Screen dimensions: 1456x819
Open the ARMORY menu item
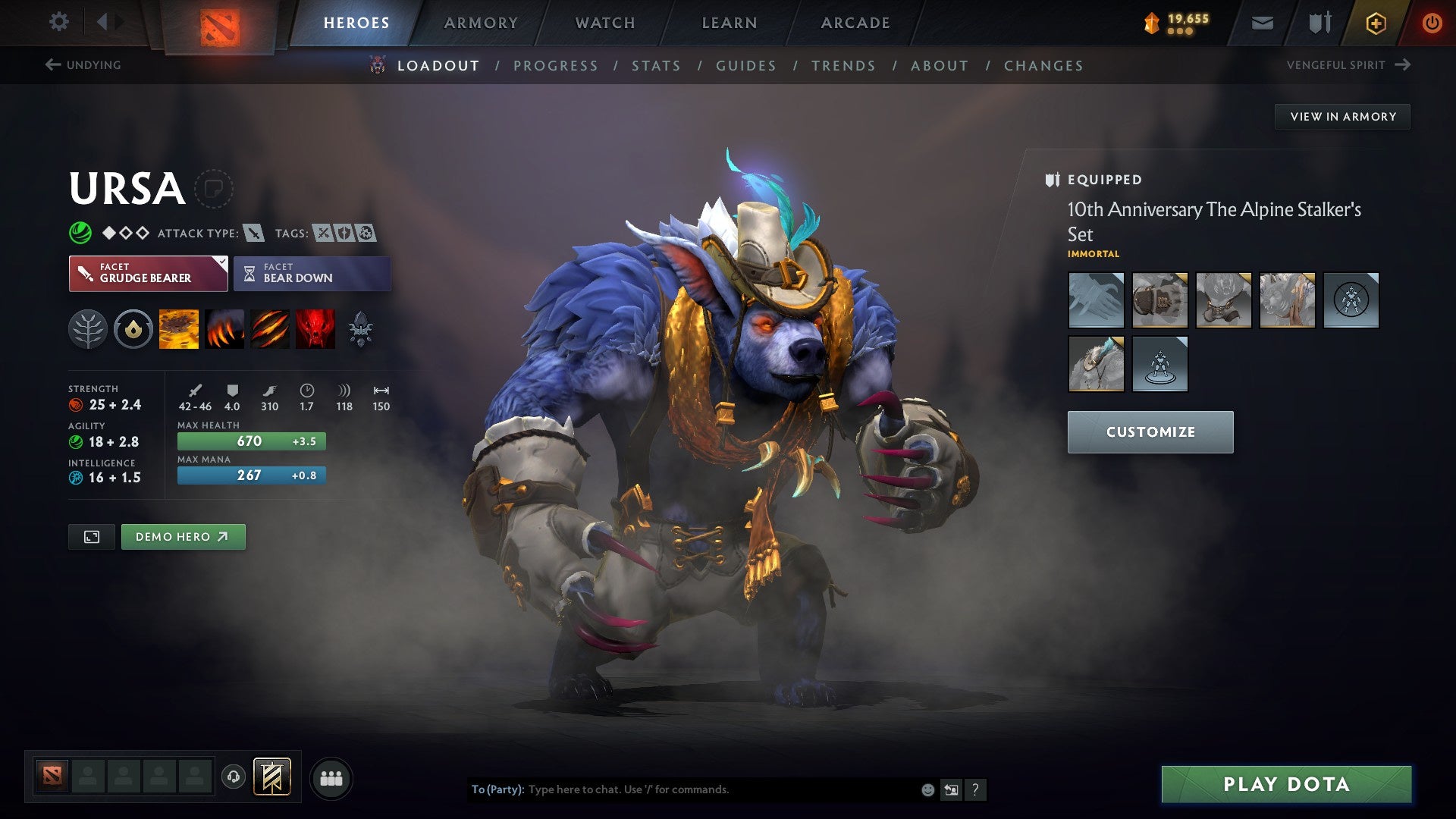coord(482,22)
